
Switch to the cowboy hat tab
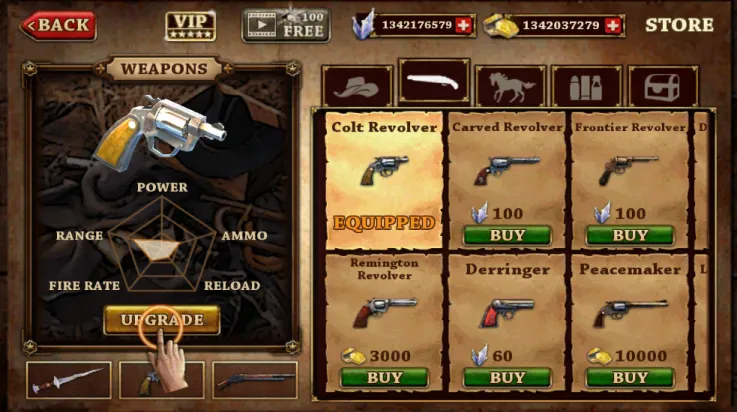point(357,87)
